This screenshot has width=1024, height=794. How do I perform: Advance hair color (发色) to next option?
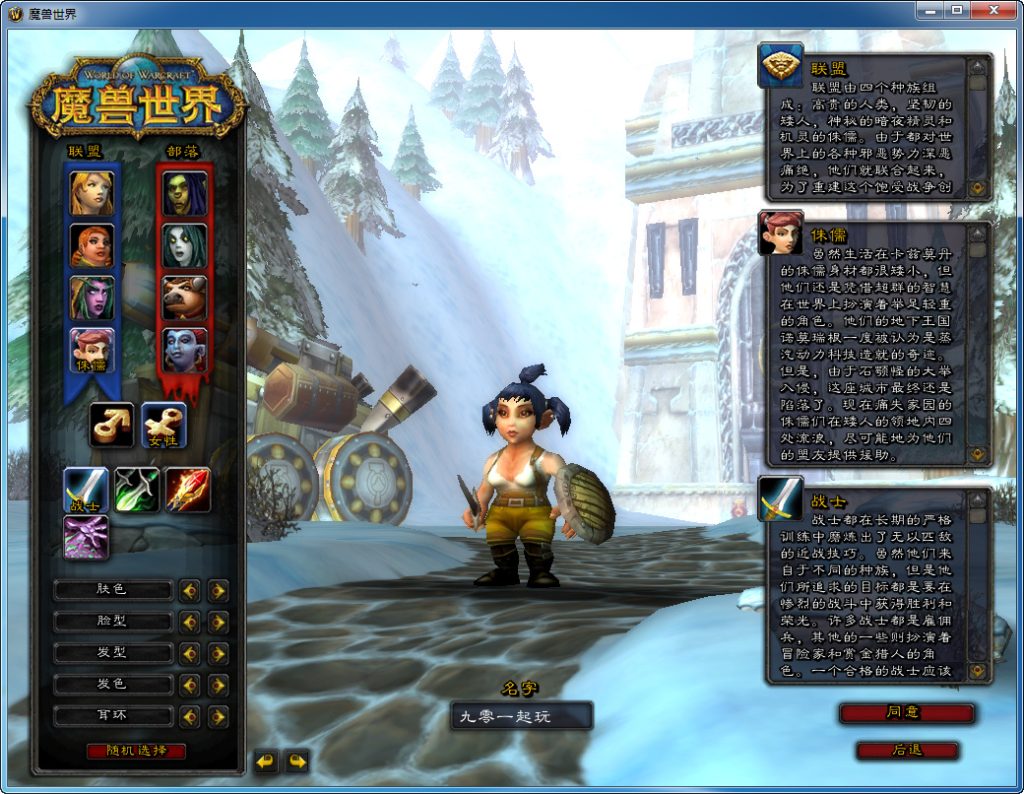218,685
